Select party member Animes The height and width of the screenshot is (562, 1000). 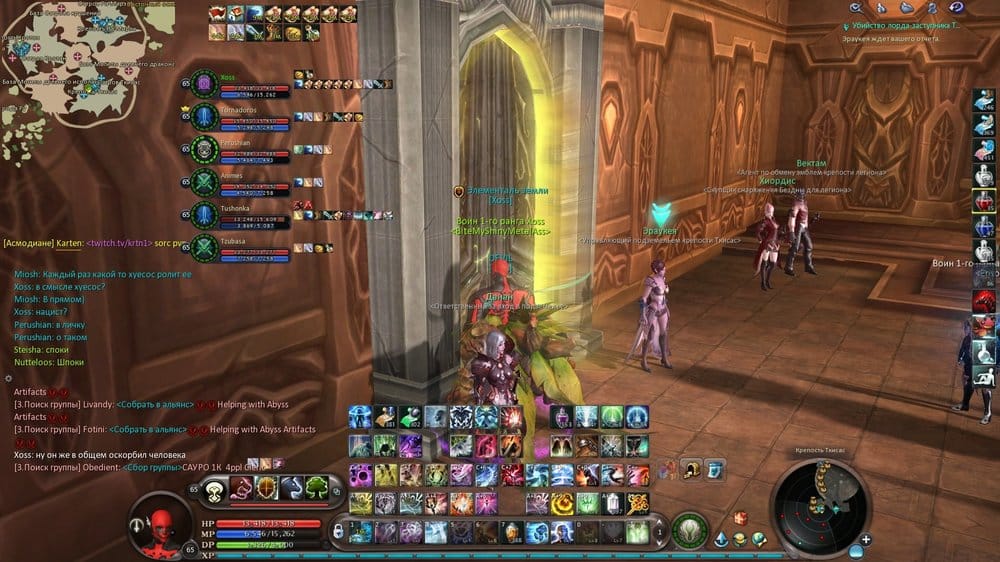[240, 183]
